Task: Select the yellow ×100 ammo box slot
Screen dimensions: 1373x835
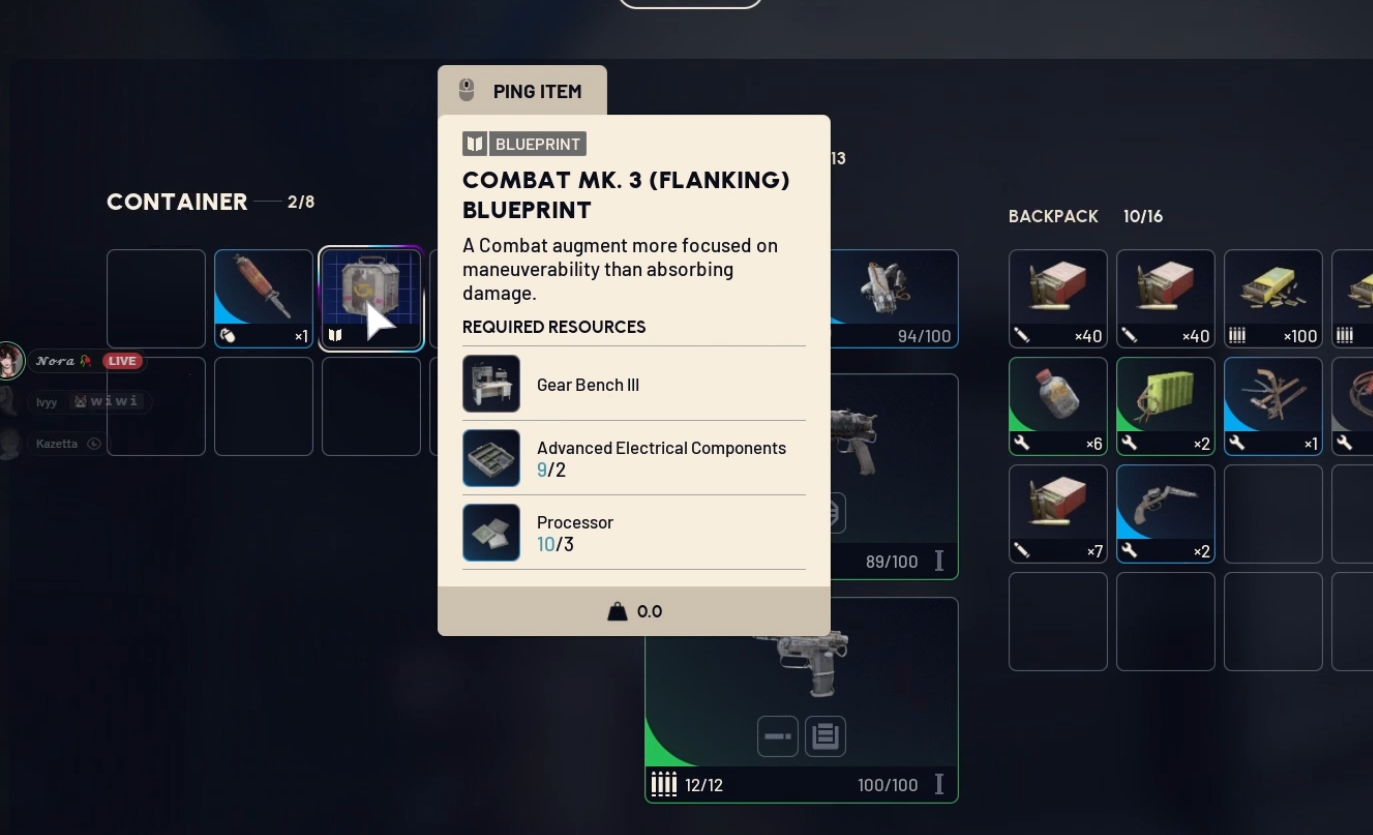Action: [1272, 298]
